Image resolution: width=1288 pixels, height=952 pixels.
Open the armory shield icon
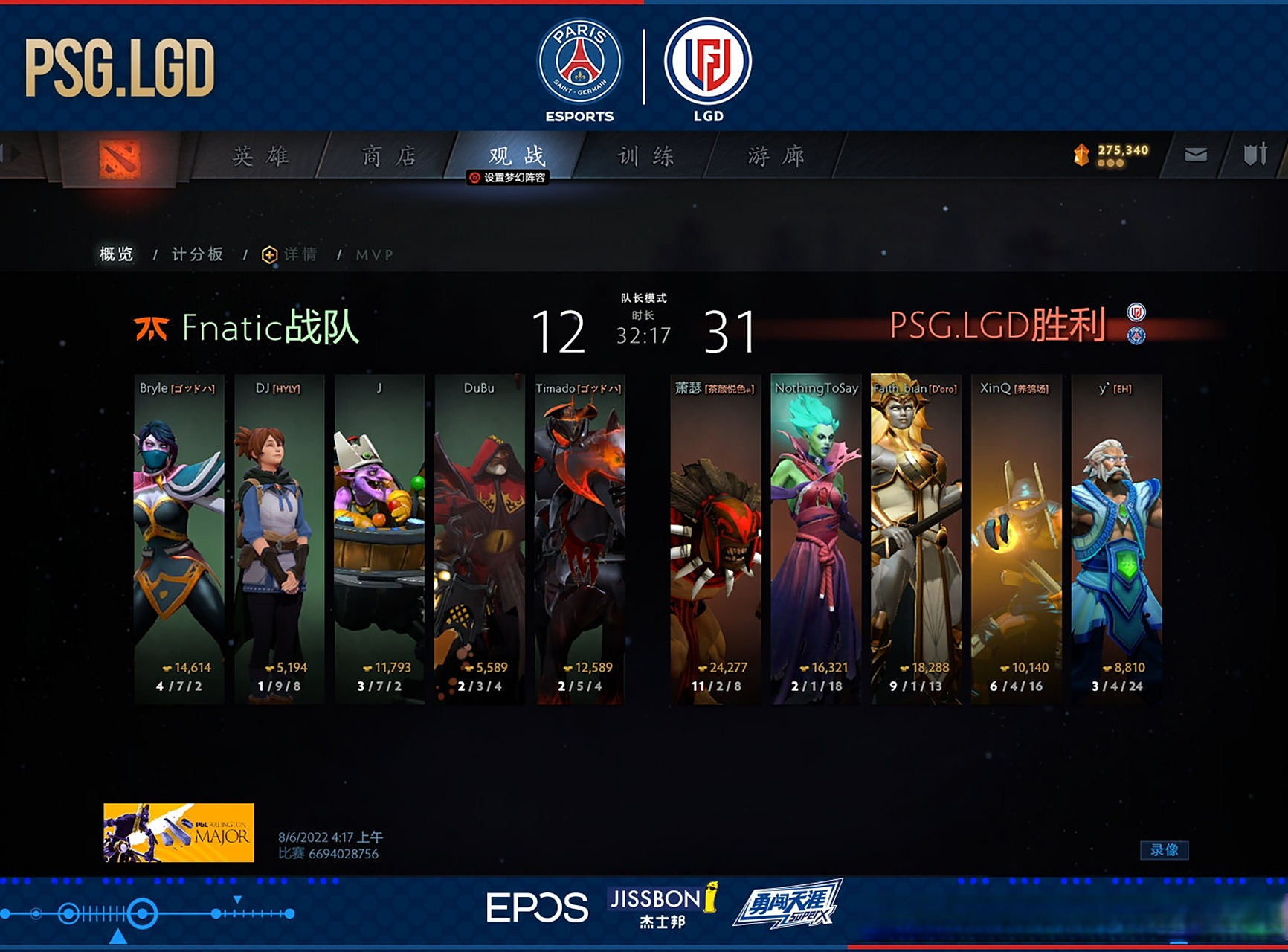[x=1255, y=155]
